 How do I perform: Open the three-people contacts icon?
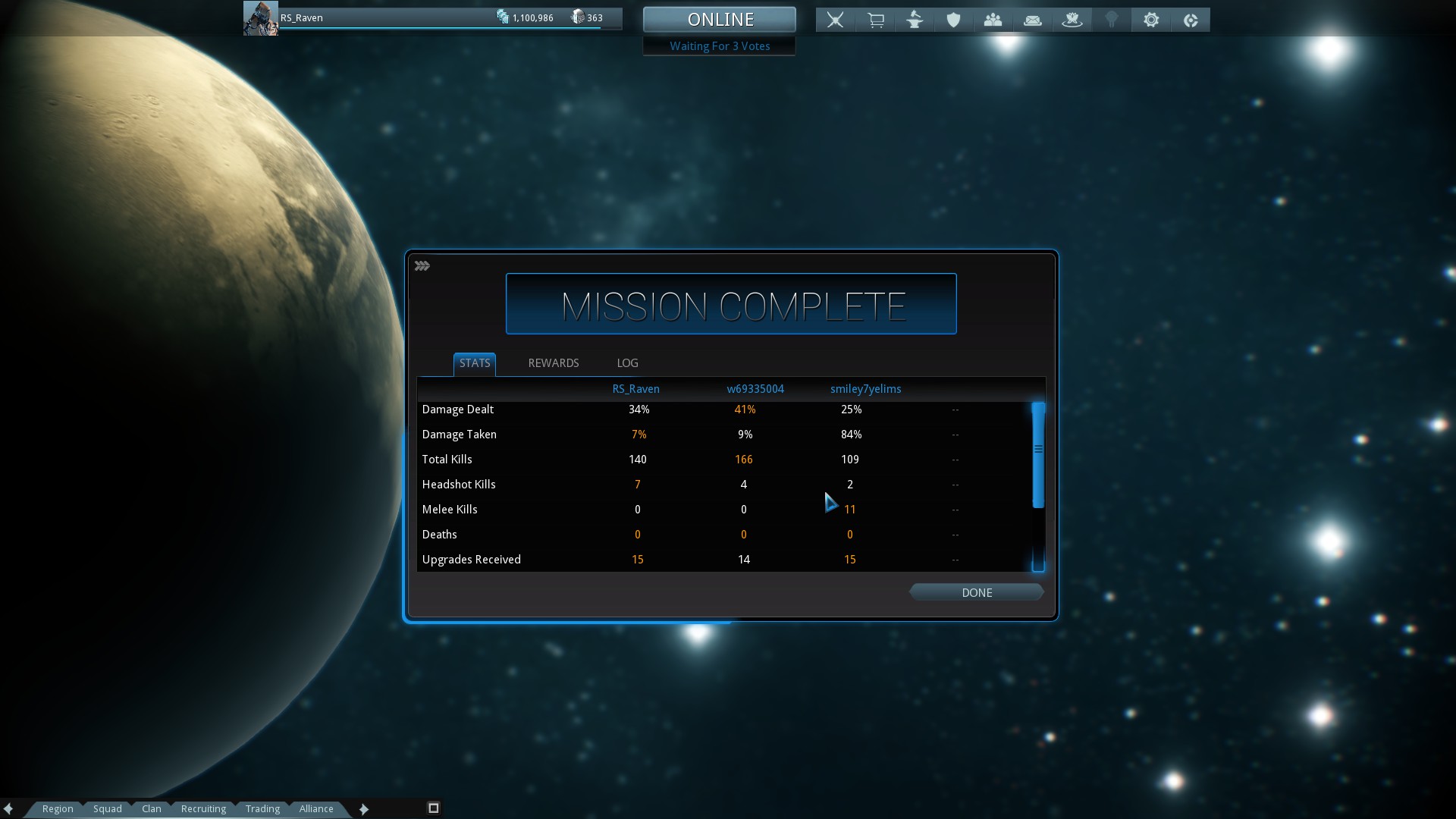pos(993,20)
